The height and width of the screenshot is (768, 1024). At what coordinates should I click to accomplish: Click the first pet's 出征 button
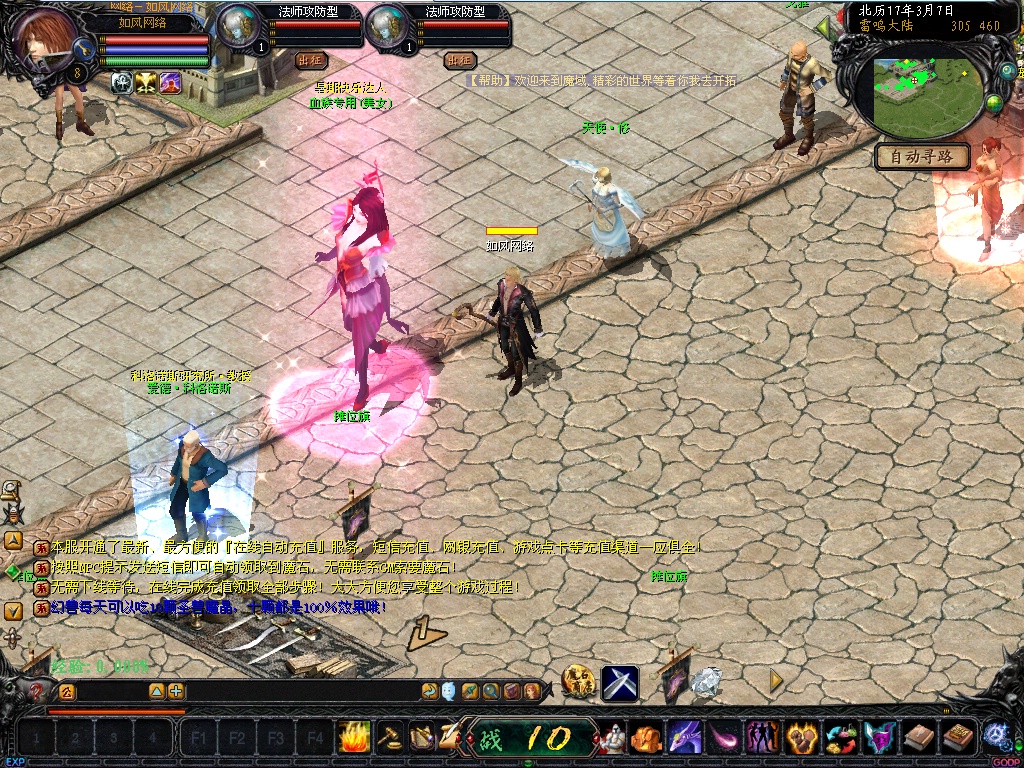tap(312, 60)
